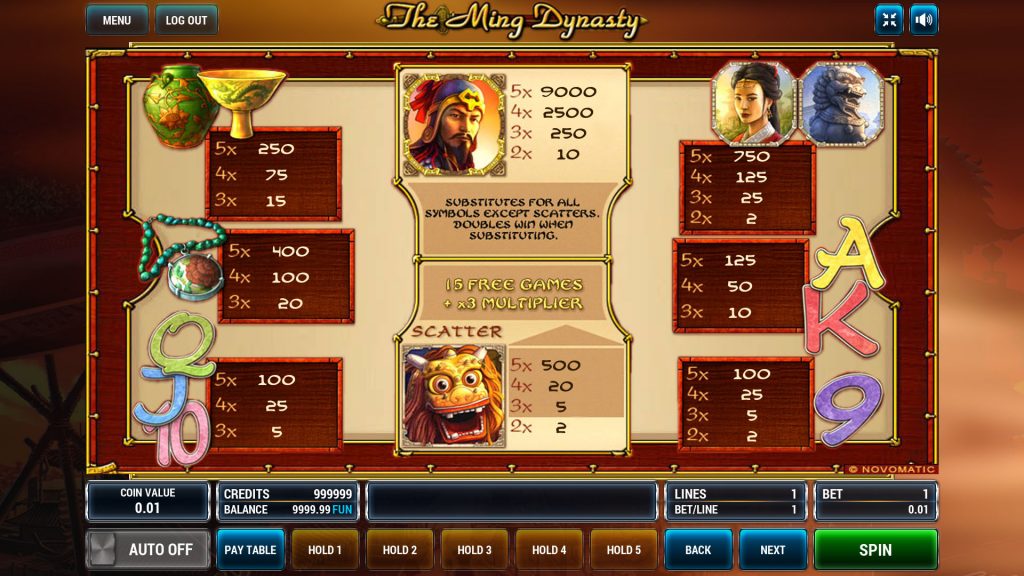This screenshot has height=576, width=1024.
Task: Activate the HOLD 4 button
Action: click(x=549, y=550)
